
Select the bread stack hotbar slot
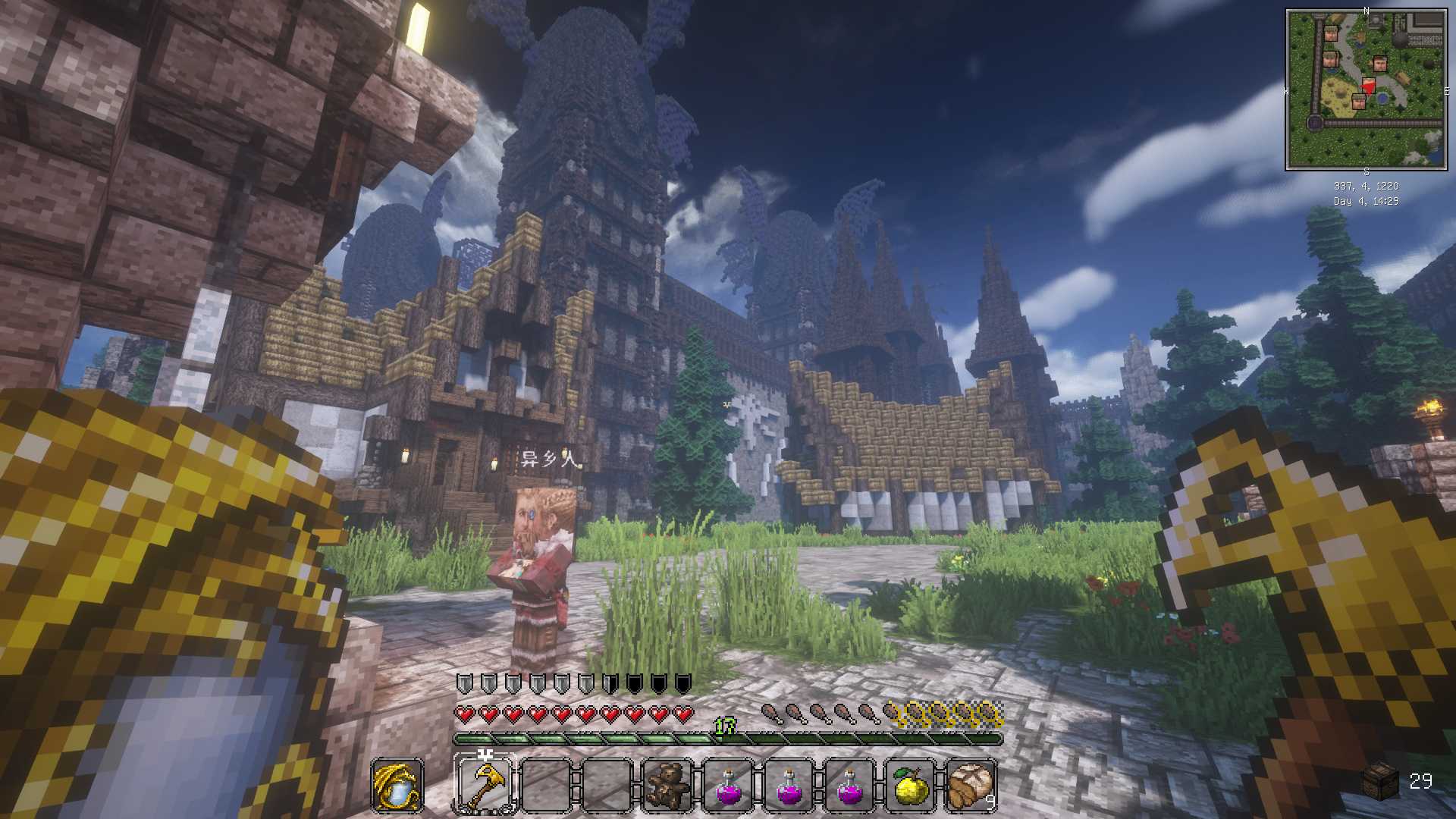coord(971,785)
